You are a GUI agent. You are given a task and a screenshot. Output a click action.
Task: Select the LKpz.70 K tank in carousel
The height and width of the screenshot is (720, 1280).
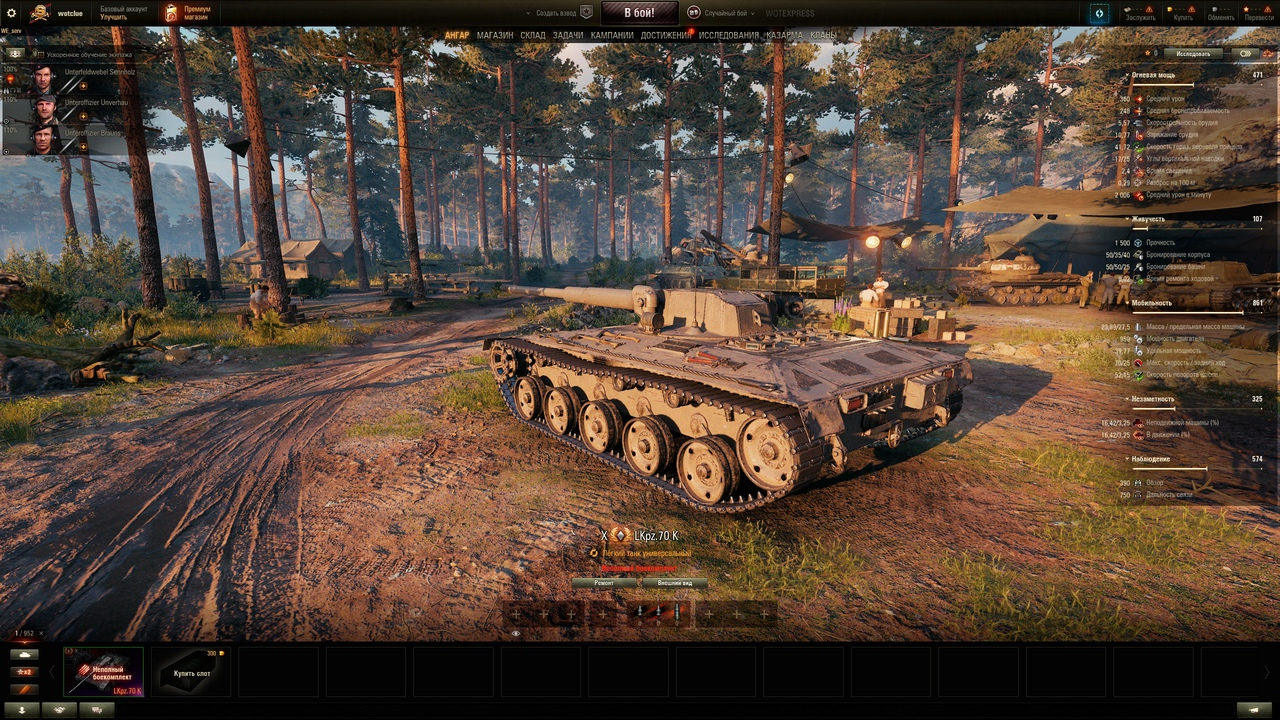click(104, 671)
